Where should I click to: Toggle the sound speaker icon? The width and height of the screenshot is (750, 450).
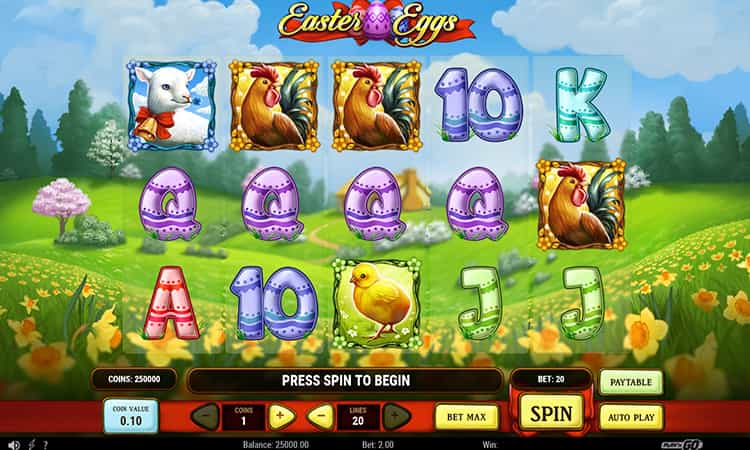(14, 444)
